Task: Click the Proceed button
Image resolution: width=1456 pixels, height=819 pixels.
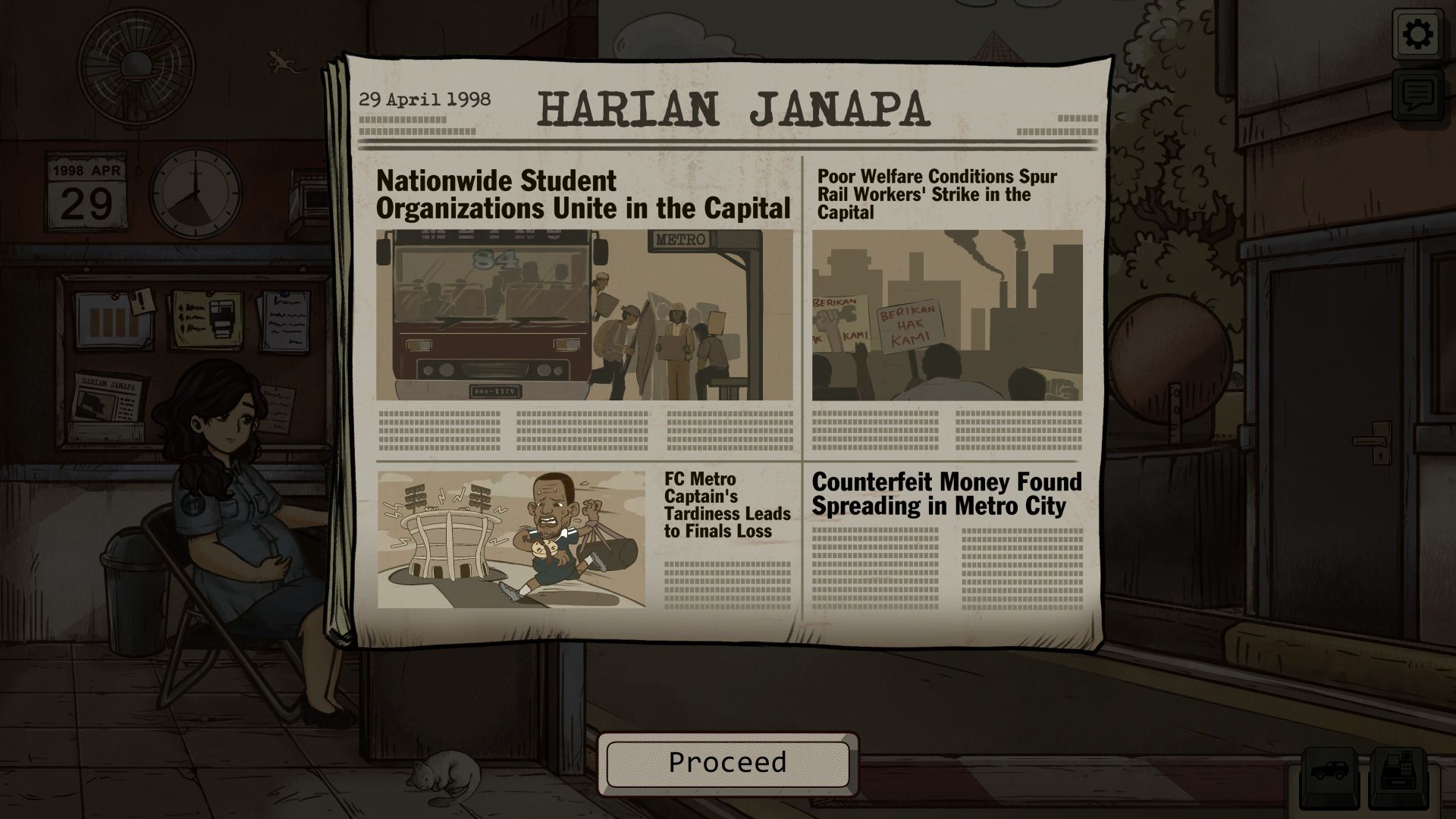Action: [x=728, y=763]
